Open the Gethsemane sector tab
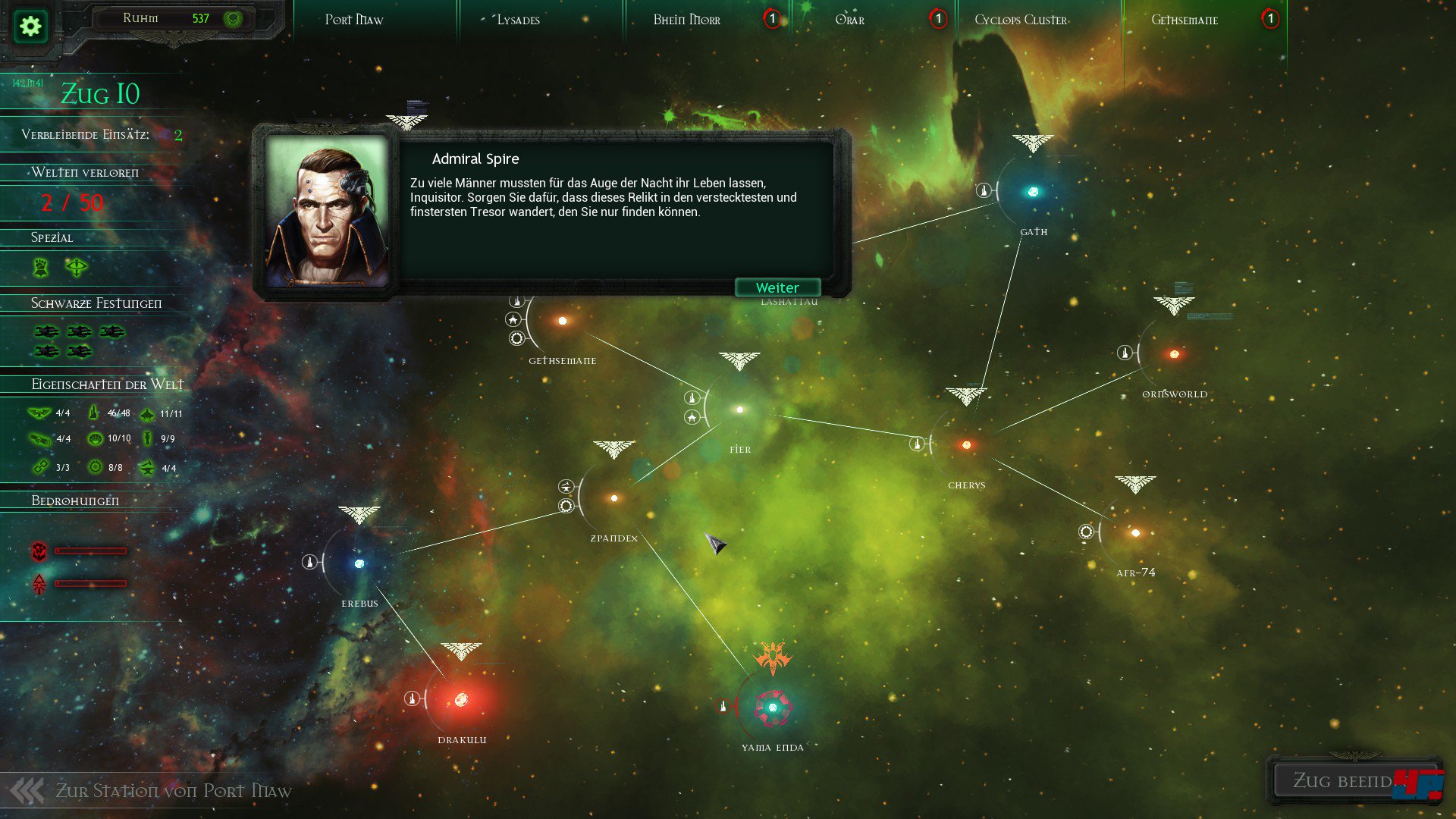The height and width of the screenshot is (819, 1456). click(x=1185, y=20)
